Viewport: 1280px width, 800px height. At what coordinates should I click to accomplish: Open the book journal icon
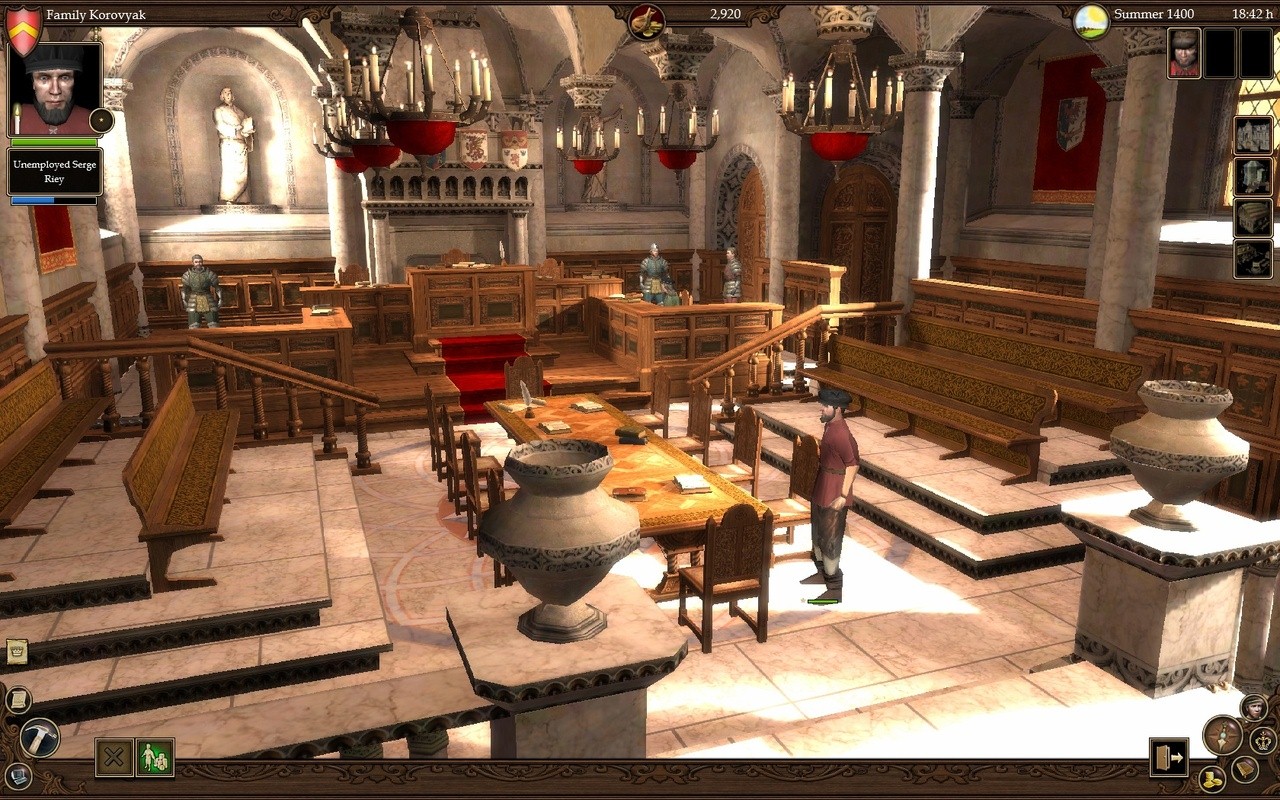point(1245,768)
